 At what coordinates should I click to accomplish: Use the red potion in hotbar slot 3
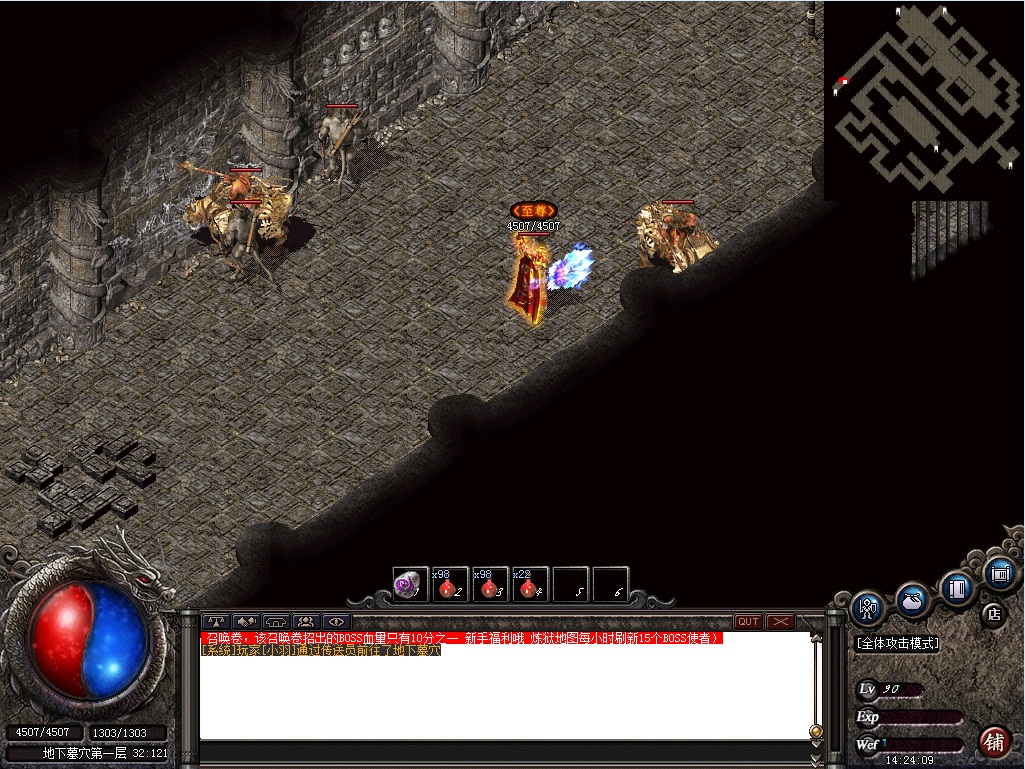(489, 585)
